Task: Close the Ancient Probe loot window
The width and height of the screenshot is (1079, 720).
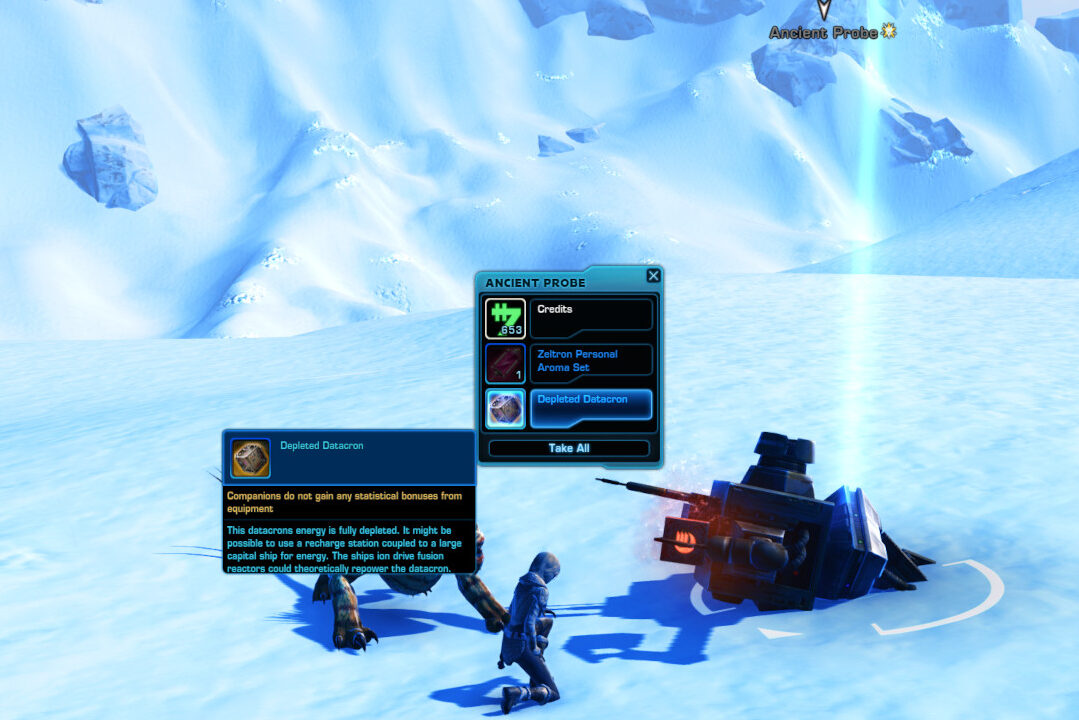Action: pyautogui.click(x=653, y=276)
